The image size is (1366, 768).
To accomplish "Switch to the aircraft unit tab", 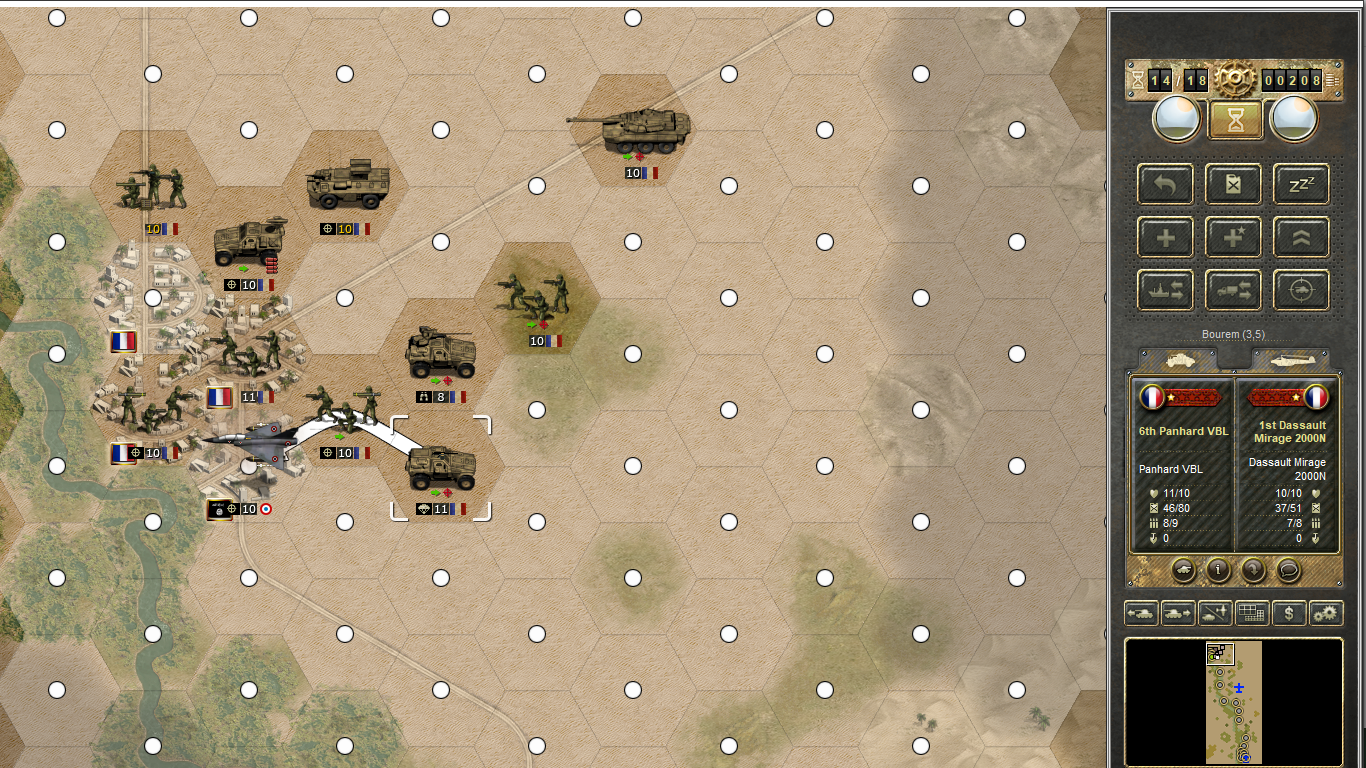I will 1290,358.
